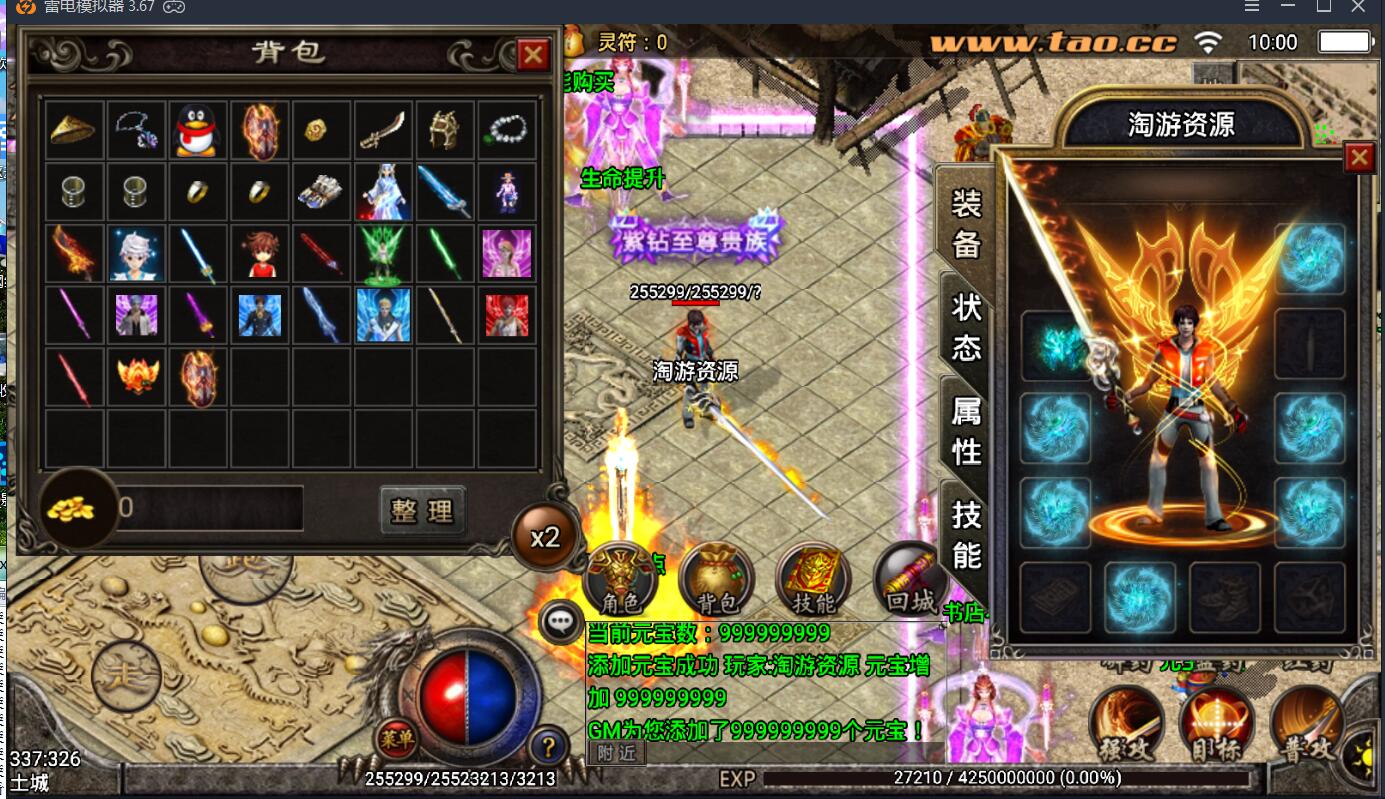Use the 回城 return-to-town button
Image resolution: width=1385 pixels, height=799 pixels.
(x=909, y=578)
